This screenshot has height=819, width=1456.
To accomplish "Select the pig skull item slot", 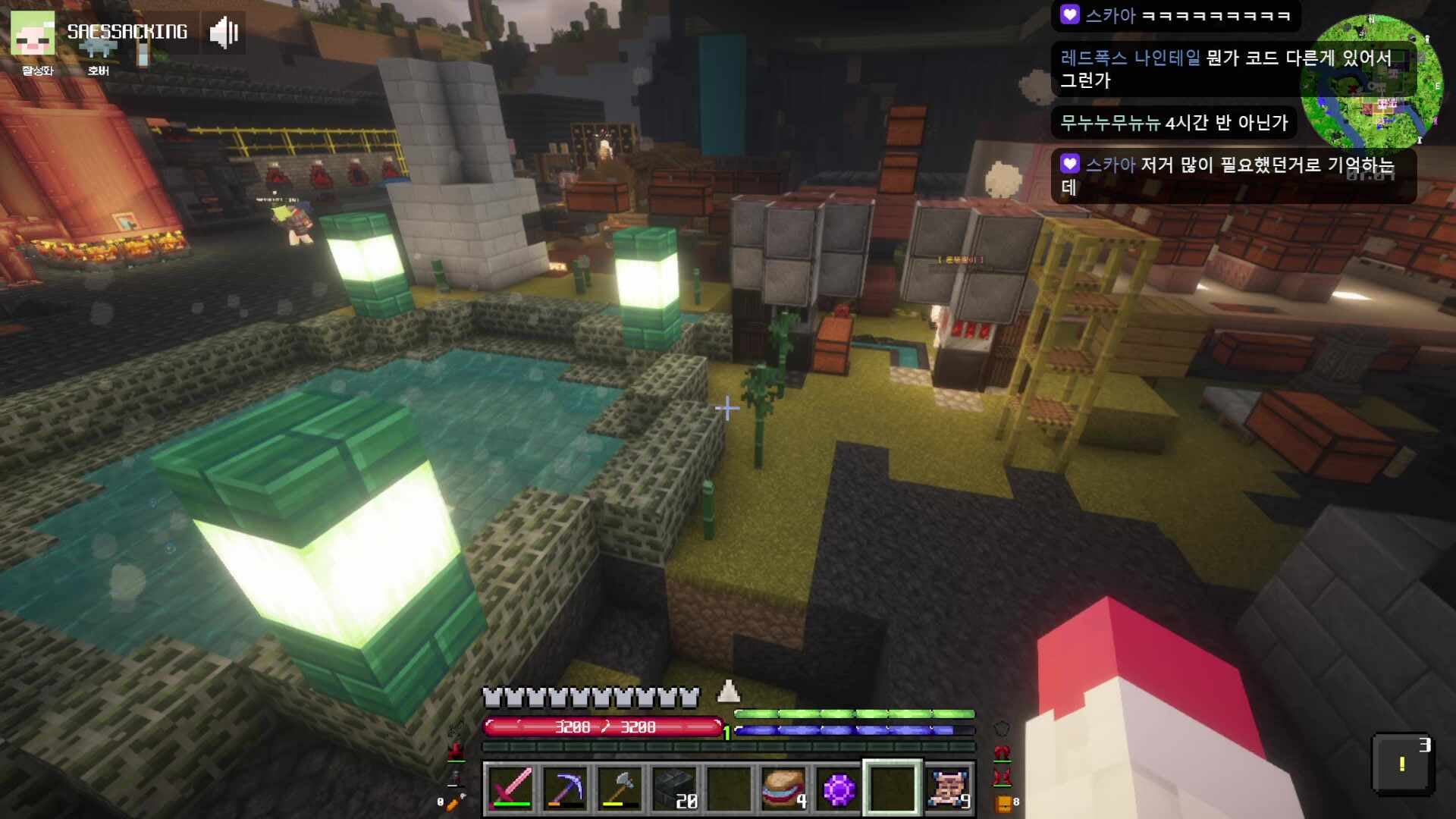I will coord(948,789).
